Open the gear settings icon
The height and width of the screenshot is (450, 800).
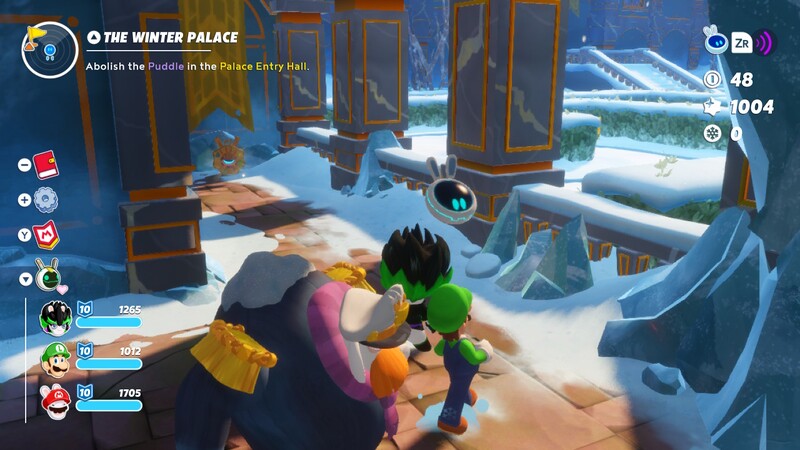point(44,200)
